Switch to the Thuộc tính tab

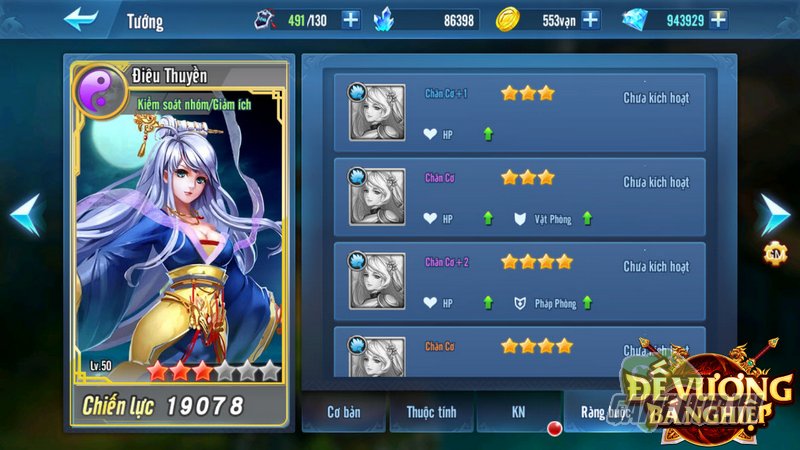click(432, 411)
